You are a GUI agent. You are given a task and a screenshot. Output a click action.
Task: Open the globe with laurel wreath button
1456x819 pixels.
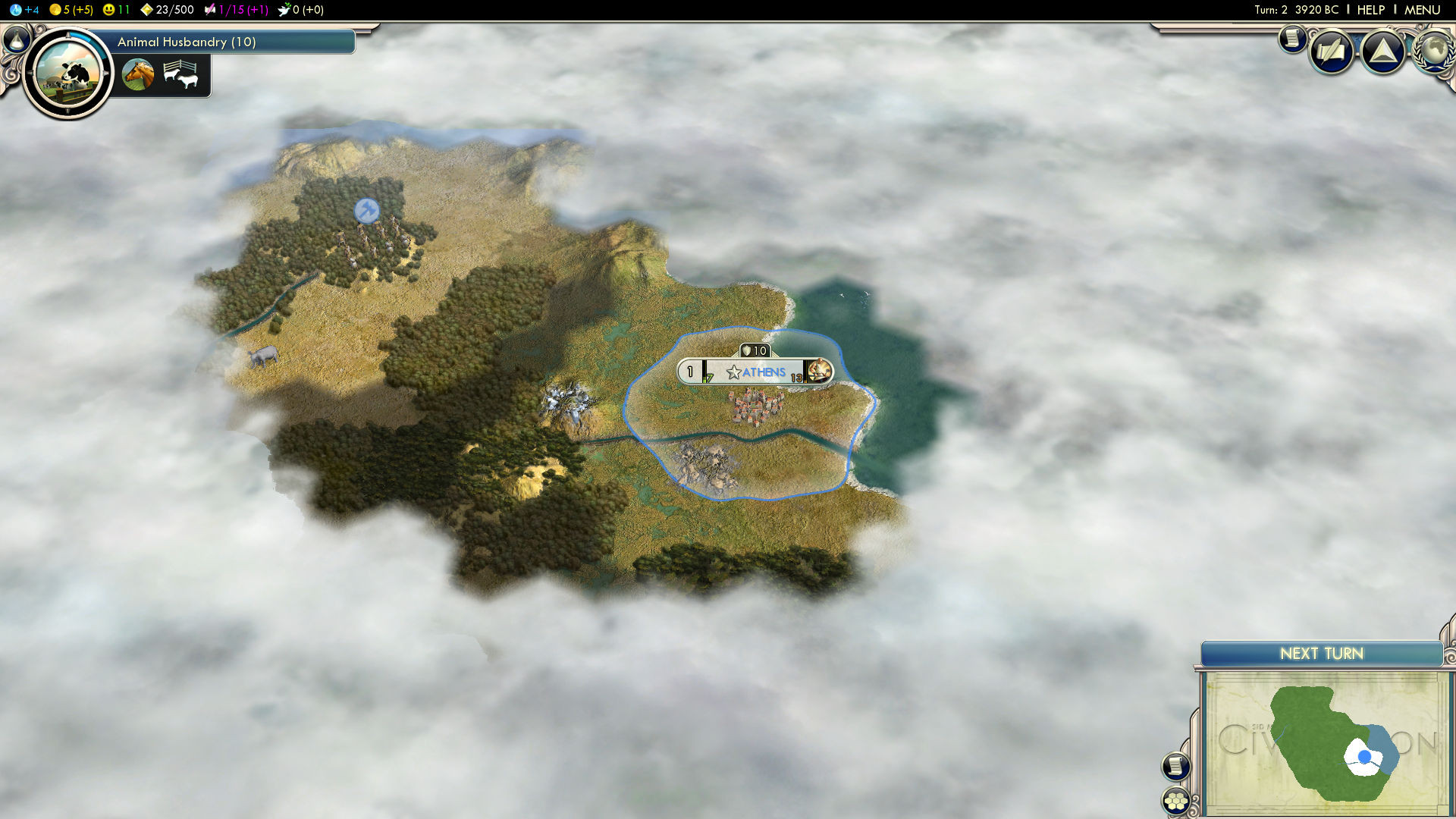pos(1433,50)
